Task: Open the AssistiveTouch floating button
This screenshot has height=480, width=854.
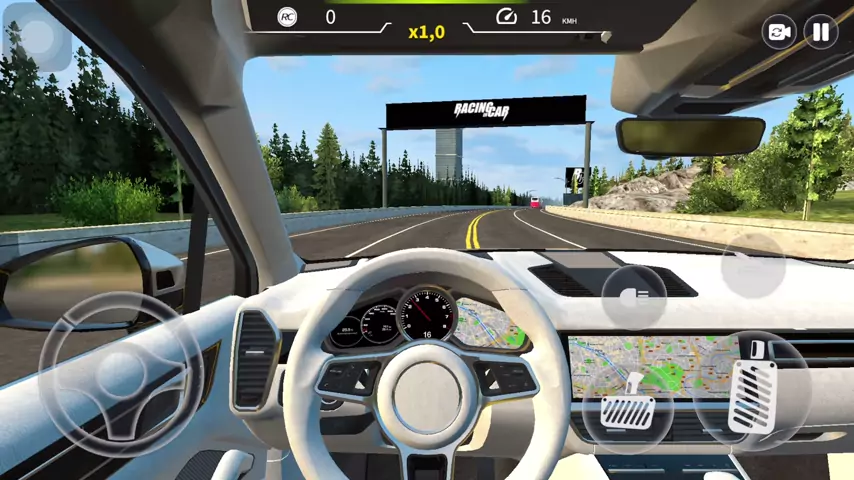Action: [x=36, y=36]
